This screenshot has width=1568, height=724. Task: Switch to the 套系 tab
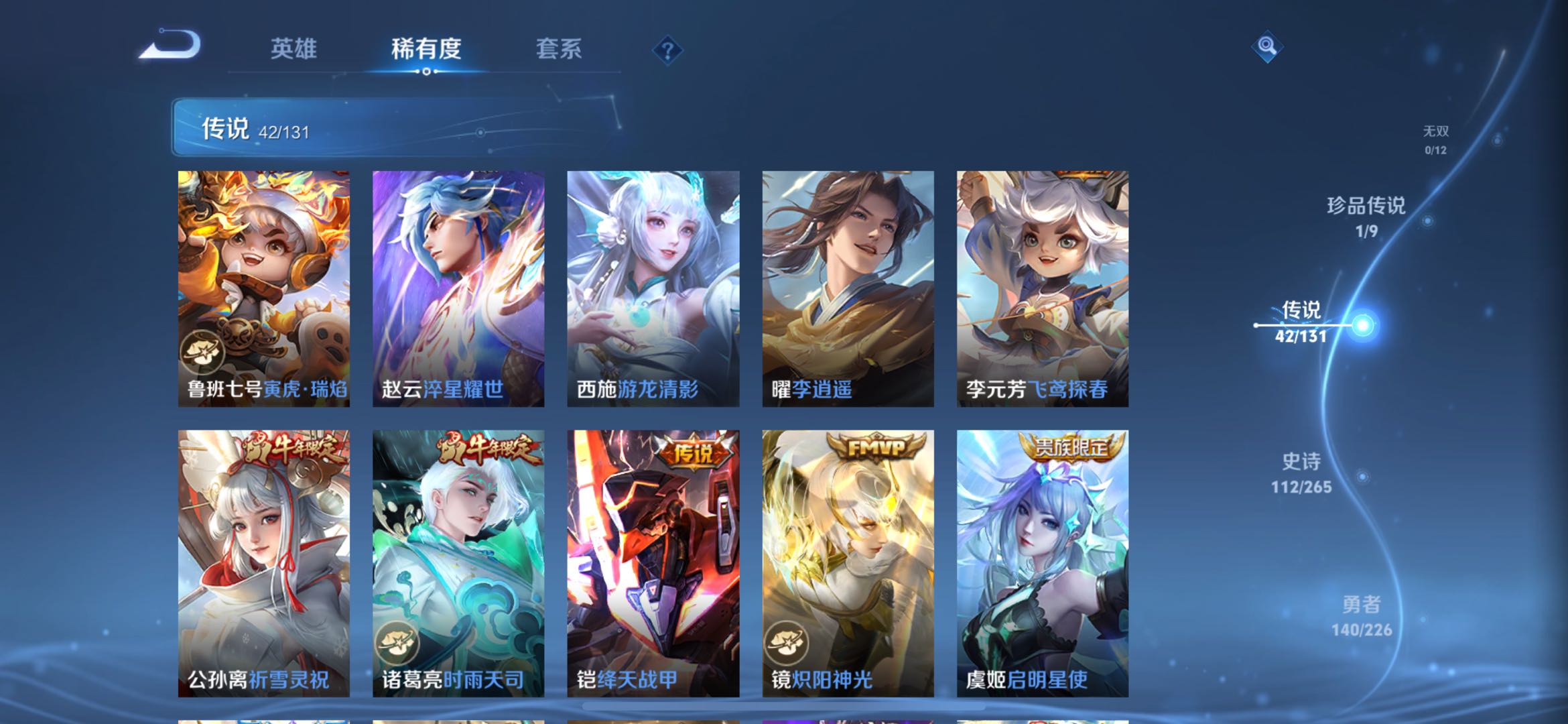[x=560, y=49]
